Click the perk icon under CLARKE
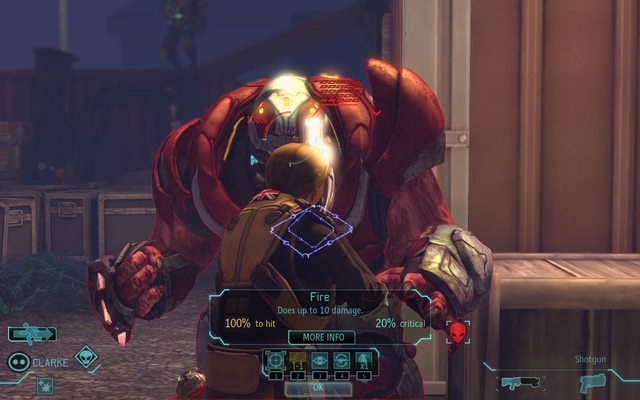640x400 pixels. coord(45,385)
